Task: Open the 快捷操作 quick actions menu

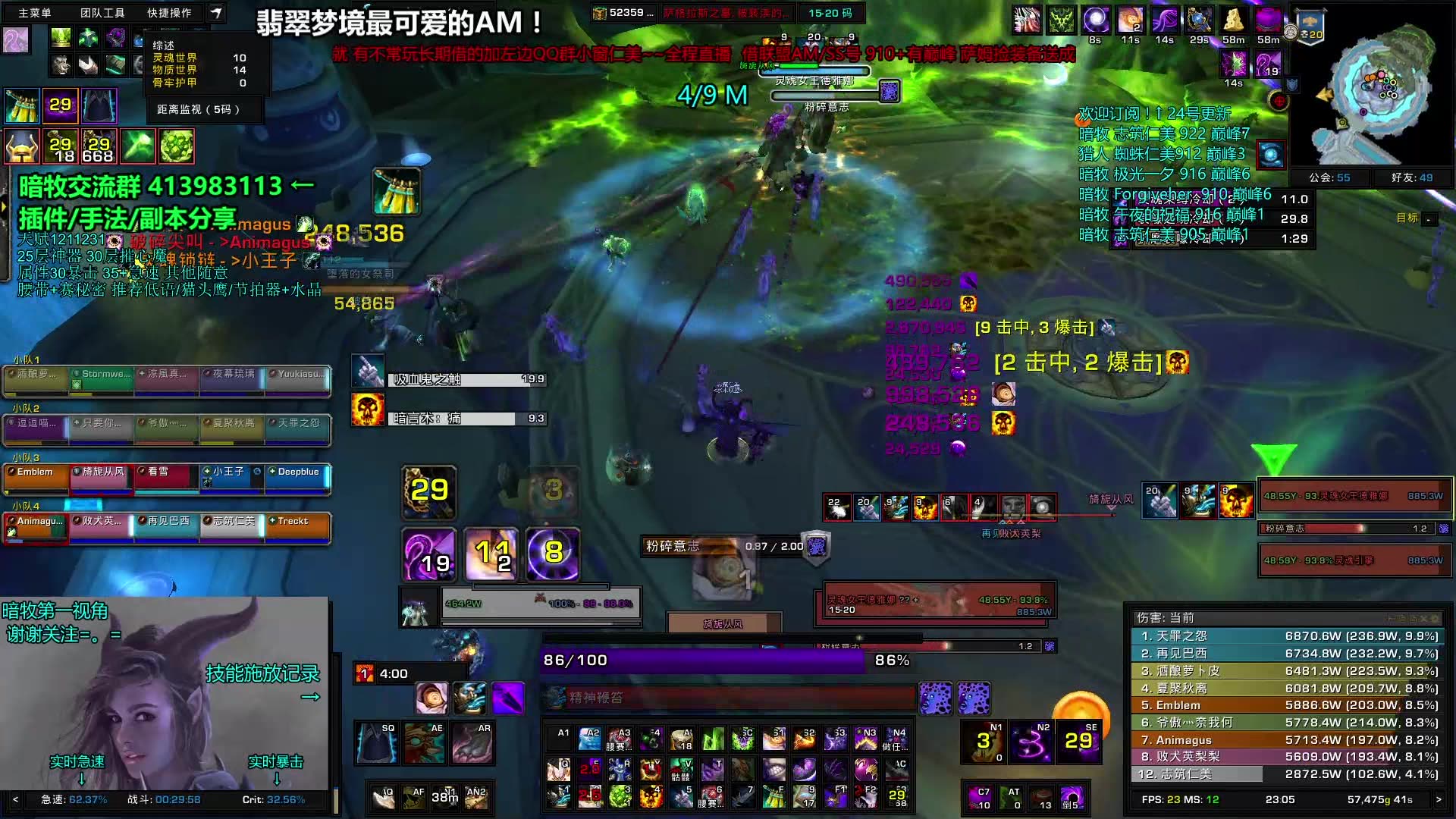Action: point(169,13)
